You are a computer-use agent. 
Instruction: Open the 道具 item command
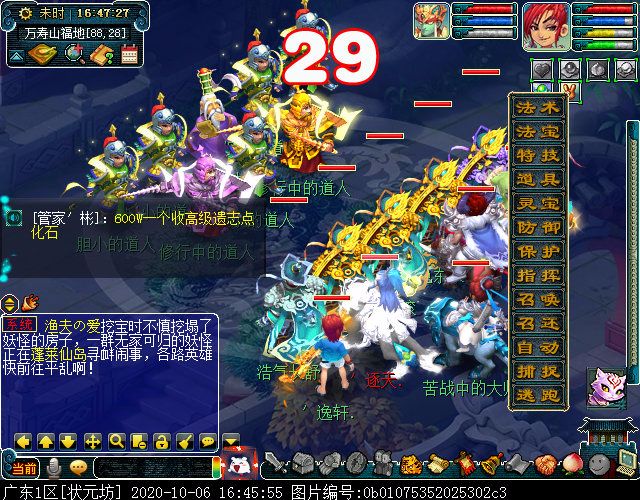pyautogui.click(x=538, y=179)
